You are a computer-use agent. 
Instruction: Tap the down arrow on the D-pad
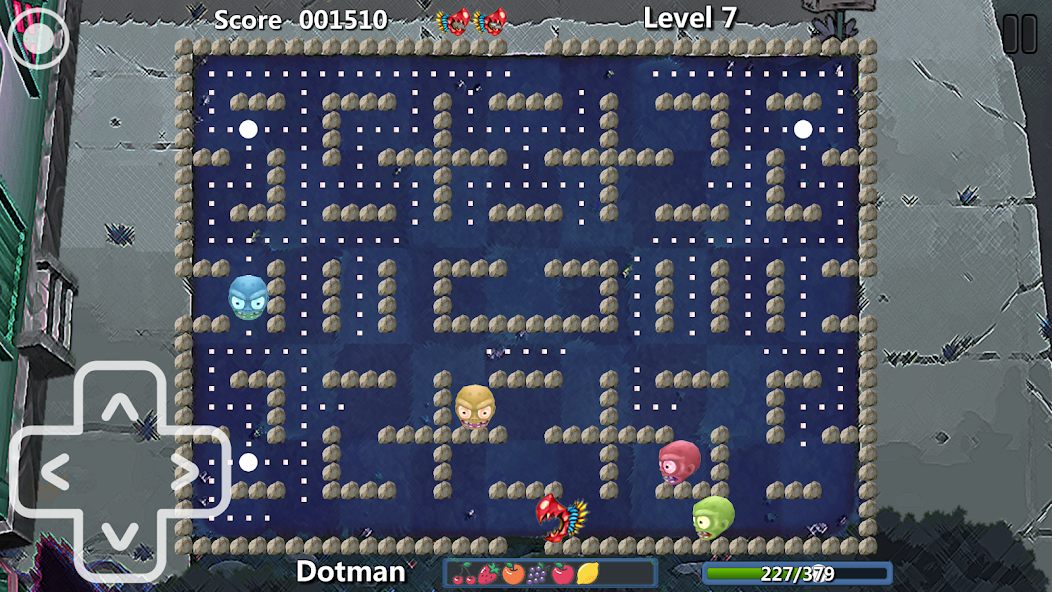click(120, 535)
